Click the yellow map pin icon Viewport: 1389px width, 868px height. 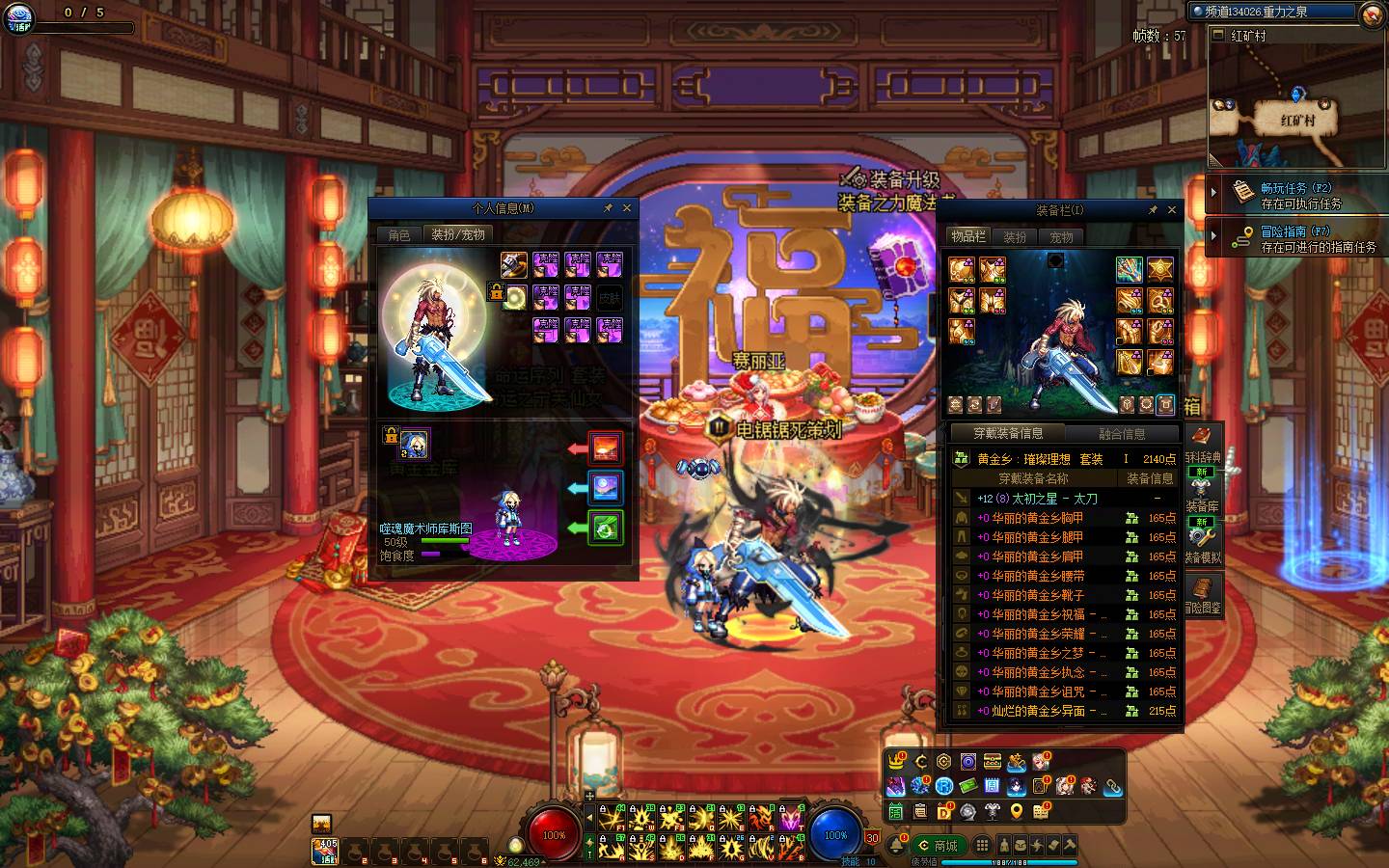pos(1016,812)
